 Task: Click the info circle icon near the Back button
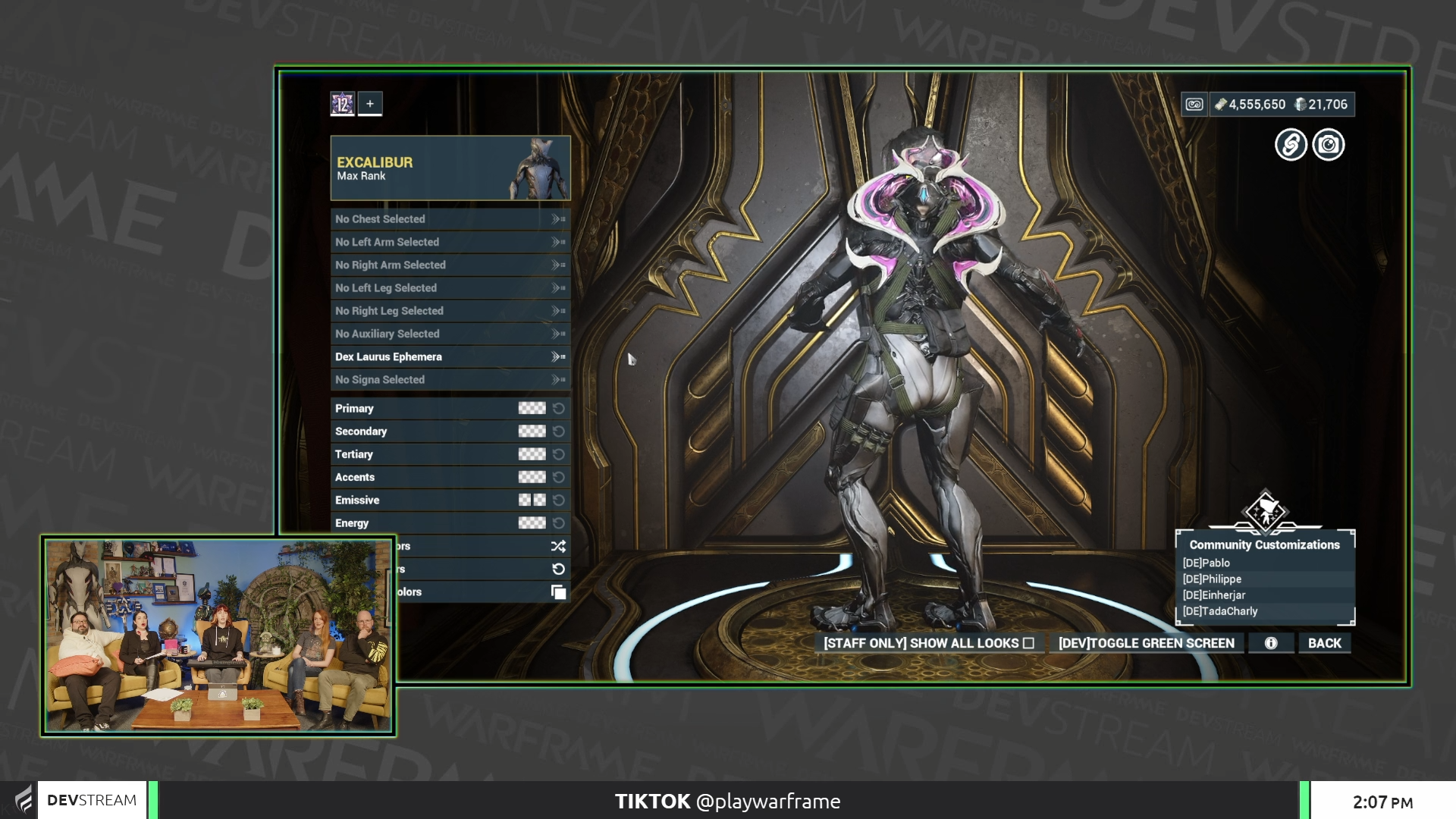click(x=1271, y=643)
